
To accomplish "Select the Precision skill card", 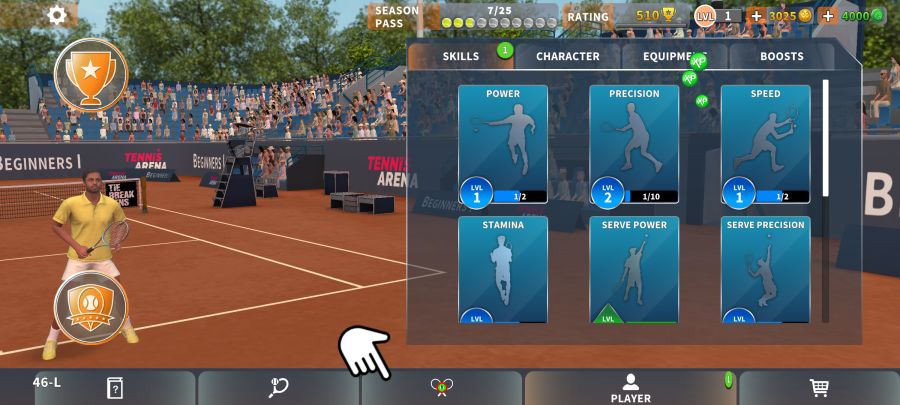I will click(634, 144).
